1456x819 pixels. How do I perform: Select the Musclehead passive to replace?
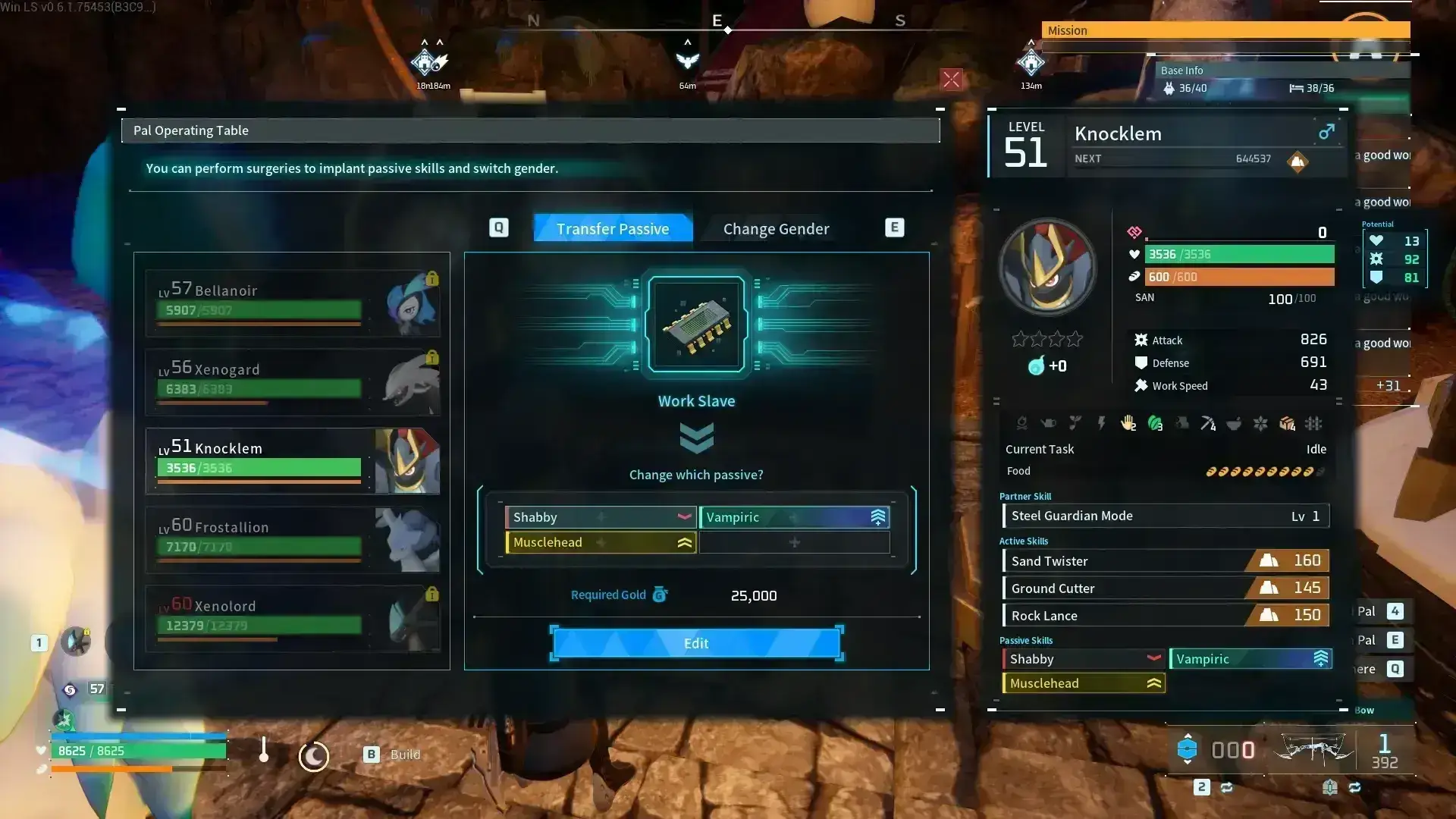pos(600,542)
